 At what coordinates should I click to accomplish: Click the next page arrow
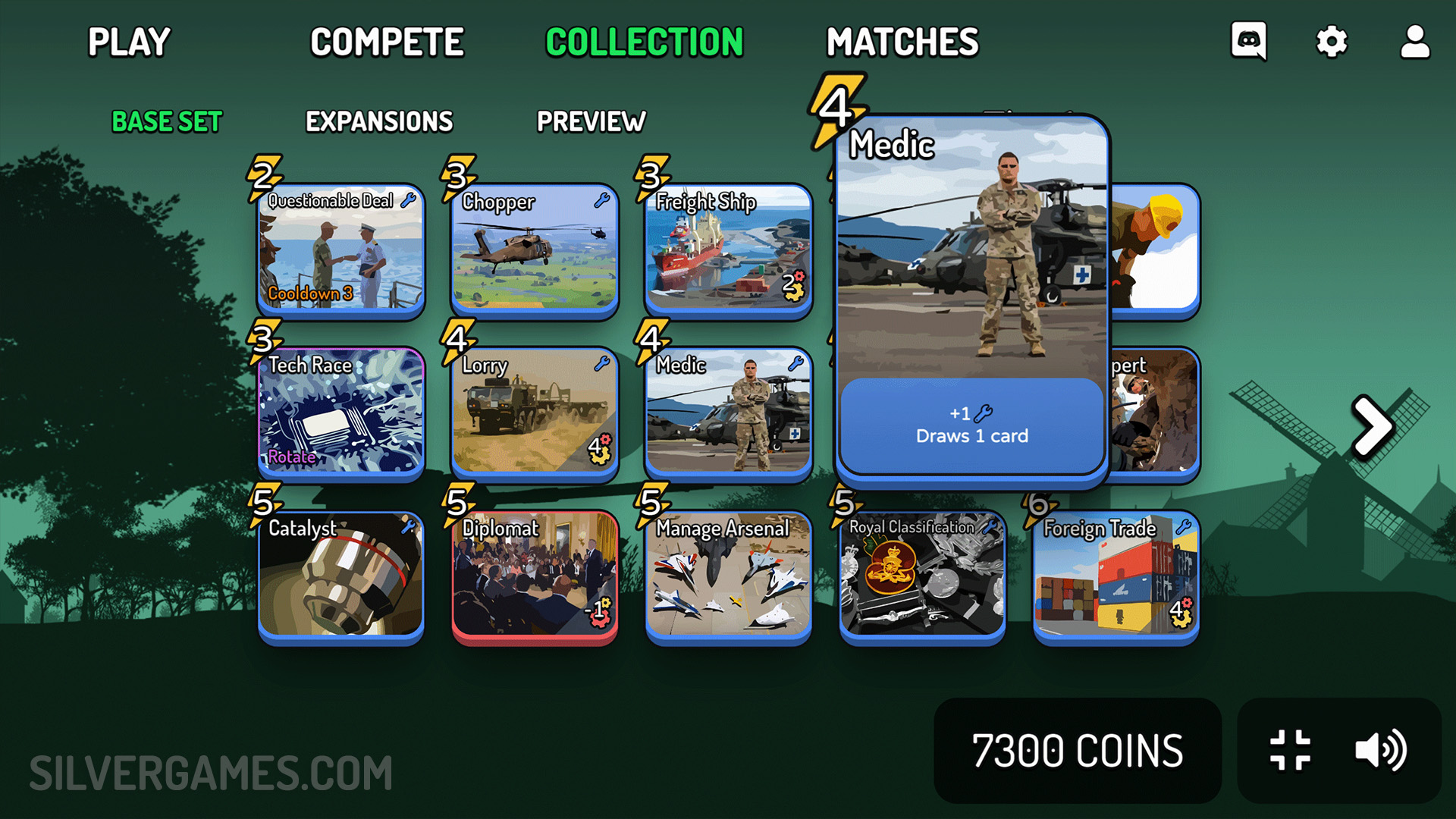tap(1373, 426)
